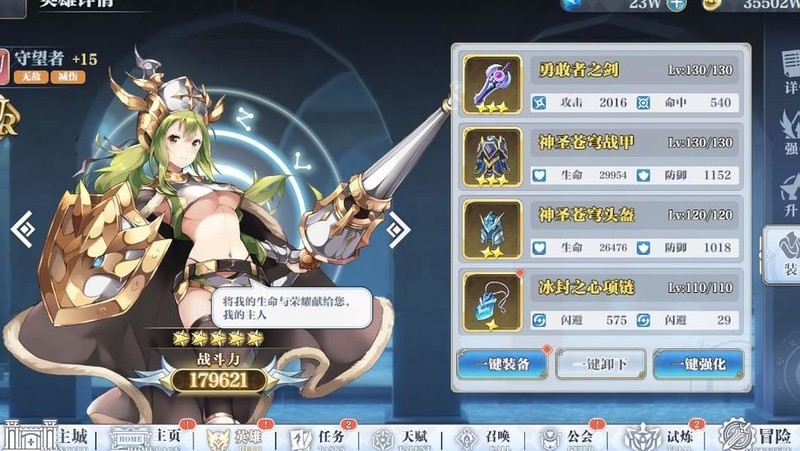Add diamonds with the plus button
This screenshot has width=800, height=451.
677,5
